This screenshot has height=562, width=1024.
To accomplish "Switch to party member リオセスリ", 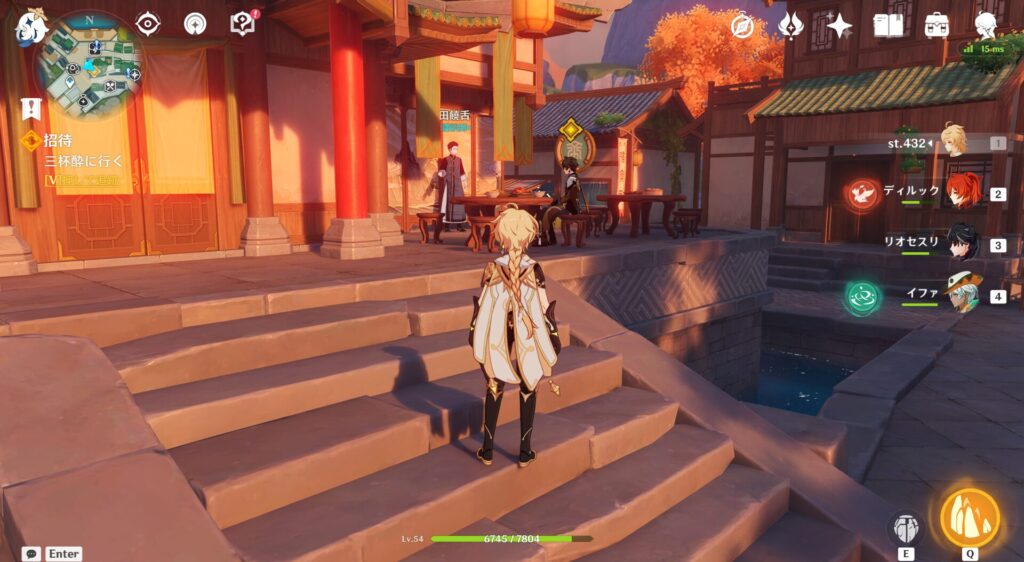I will click(x=962, y=243).
